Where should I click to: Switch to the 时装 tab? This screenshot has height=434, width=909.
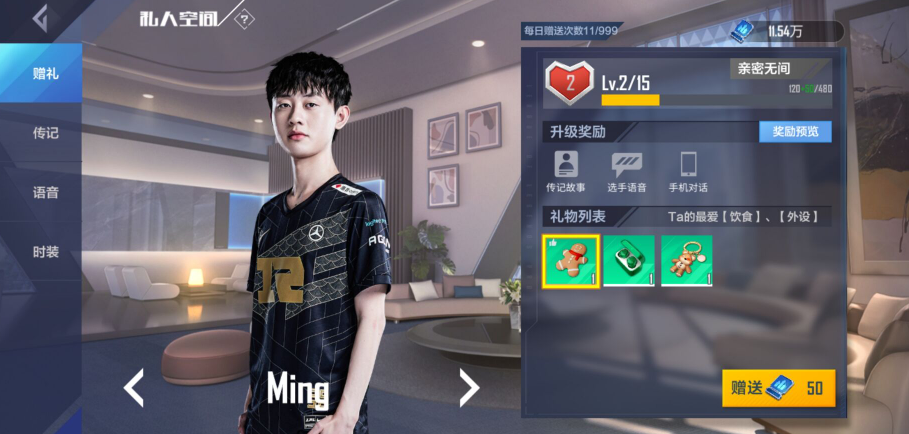coord(45,252)
